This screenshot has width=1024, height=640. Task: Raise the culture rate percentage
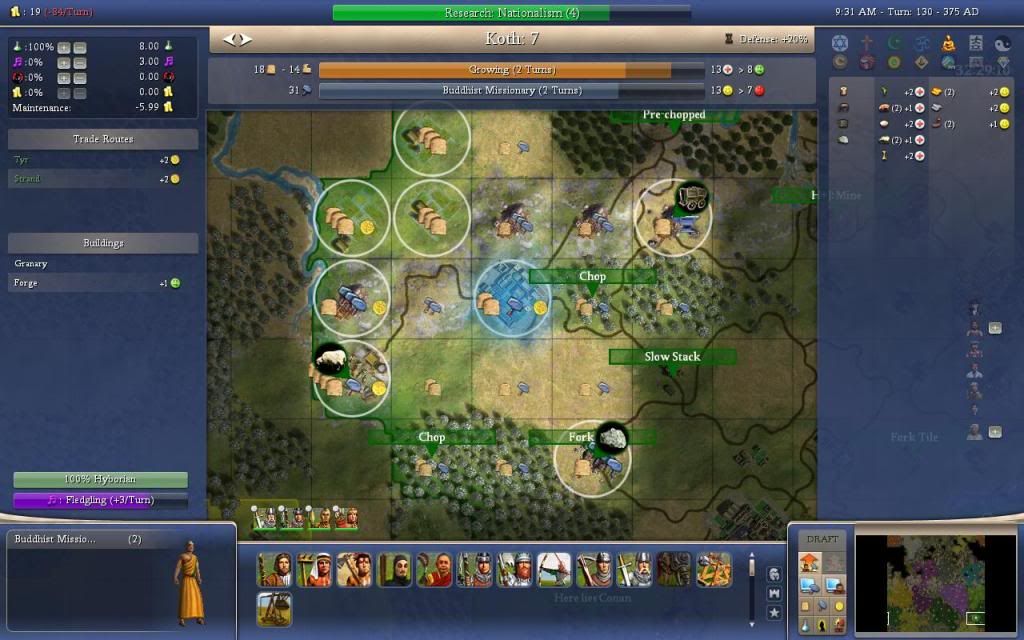[64, 63]
